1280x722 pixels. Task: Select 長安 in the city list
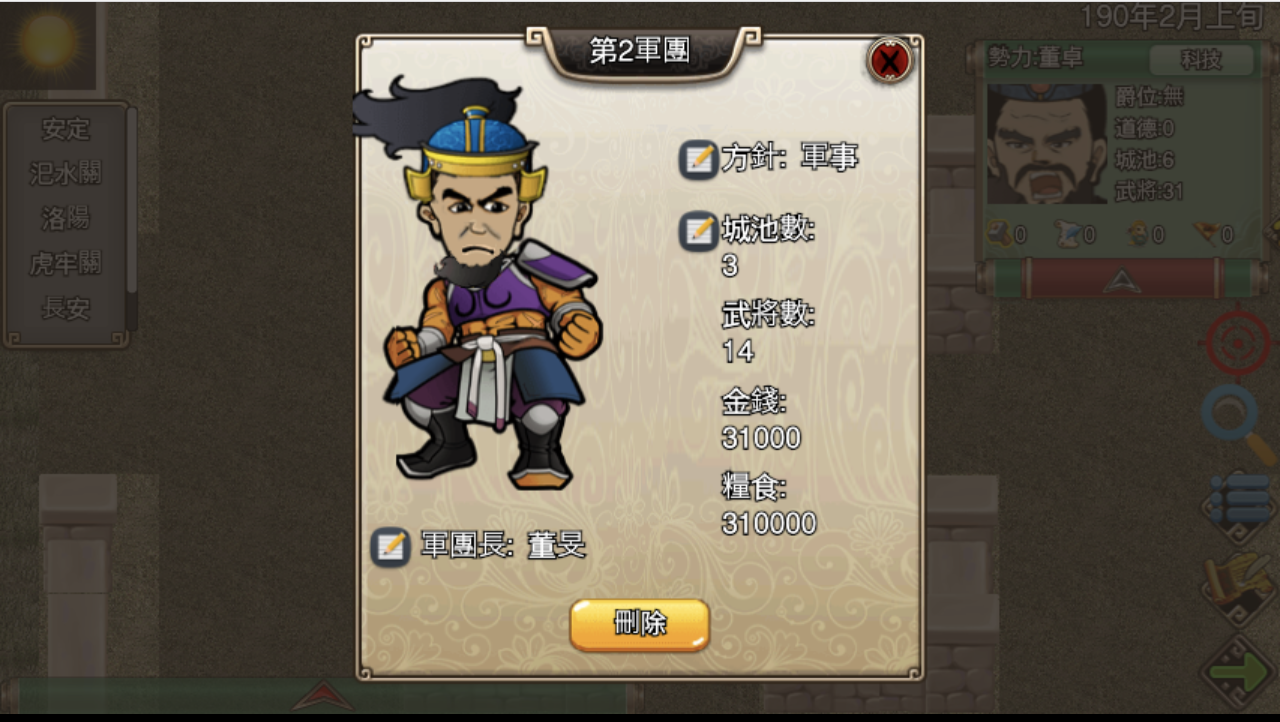click(66, 308)
